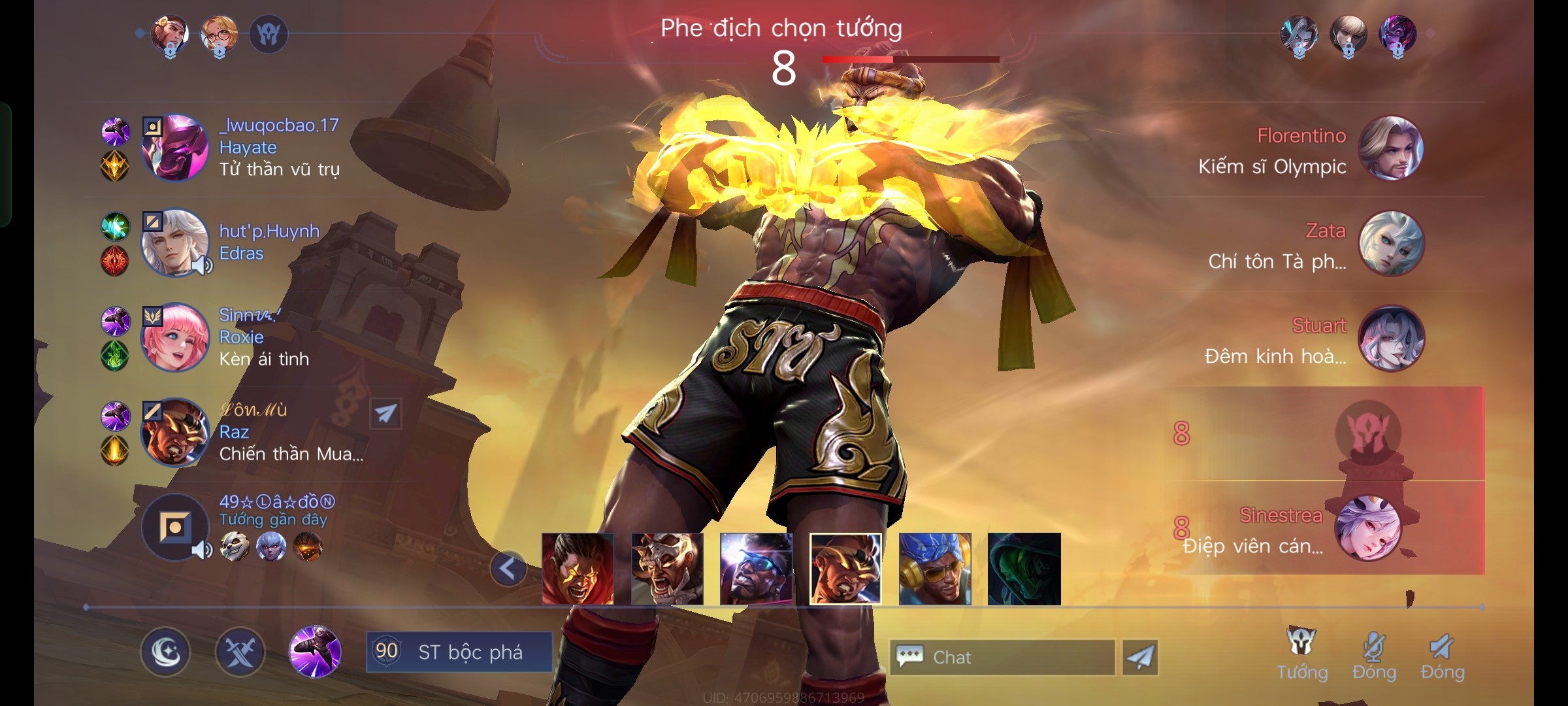1568x706 pixels.
Task: Open the crossed swords icon button
Action: coord(240,652)
